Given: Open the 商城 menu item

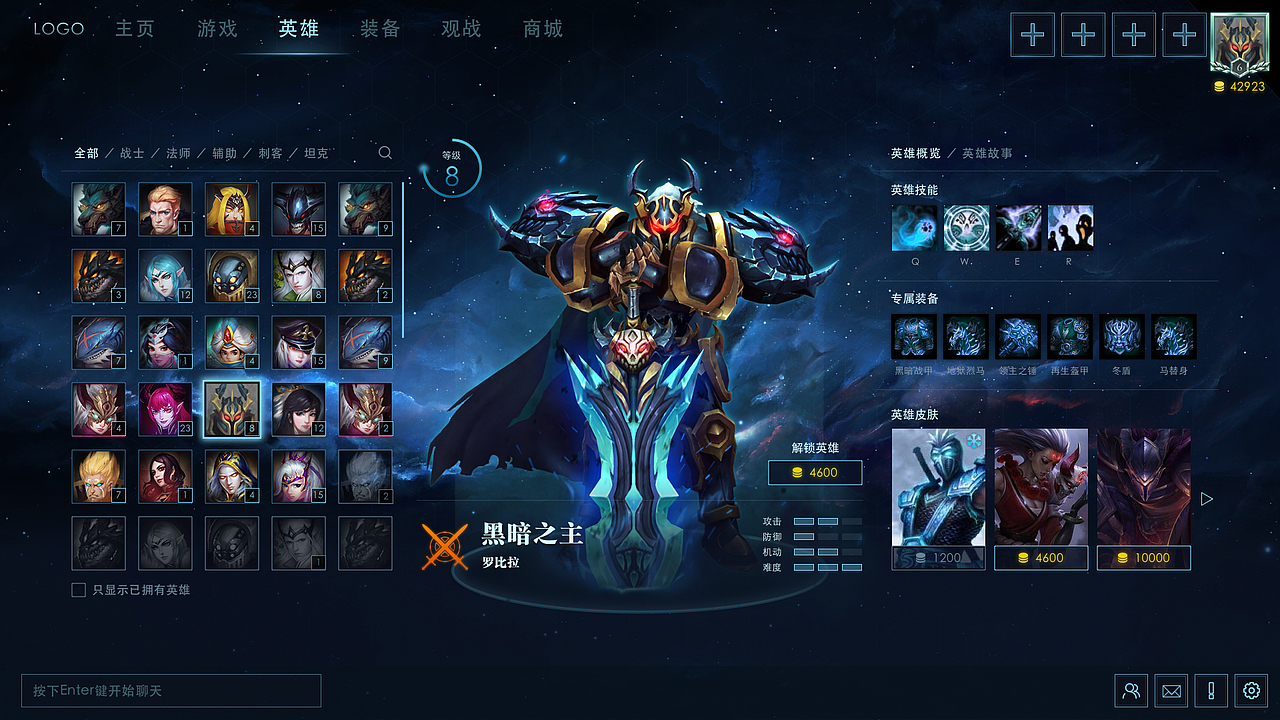Looking at the screenshot, I should [x=542, y=29].
